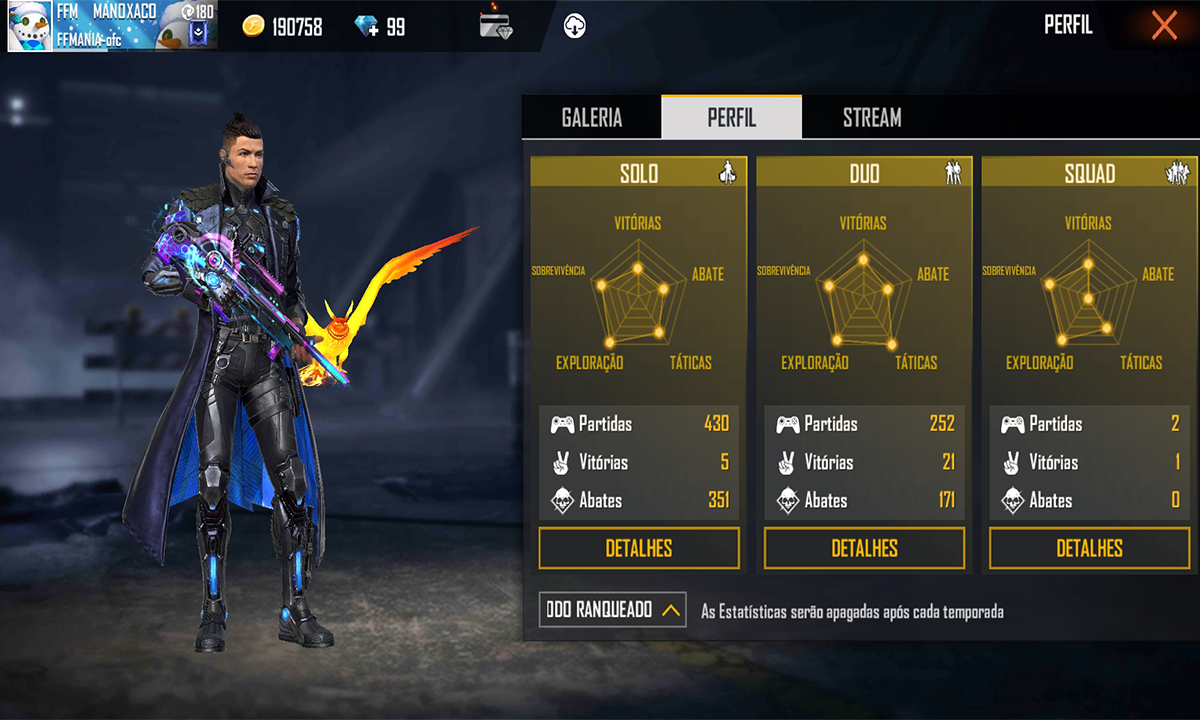Add diamonds using the diamond plus icon
This screenshot has height=720, width=1200.
368,27
